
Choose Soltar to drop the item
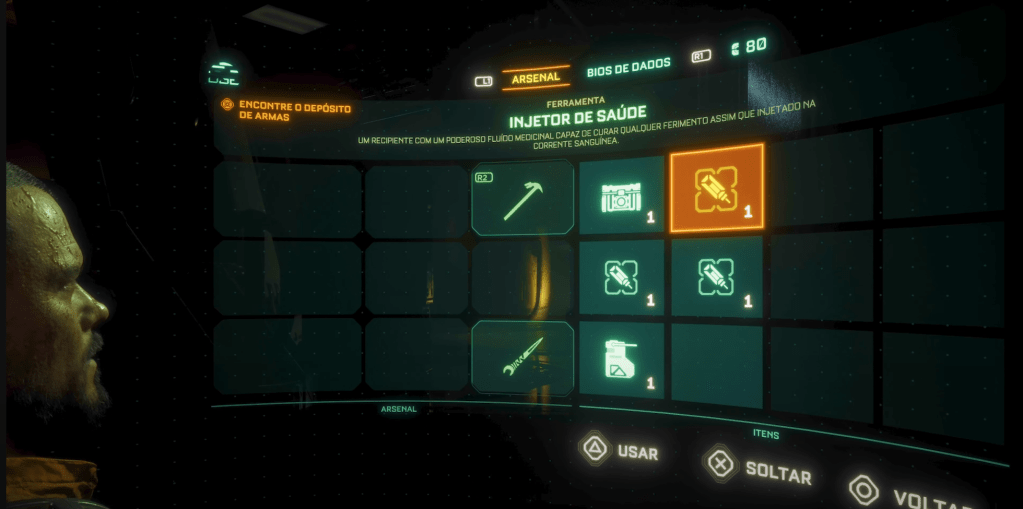pyautogui.click(x=758, y=467)
